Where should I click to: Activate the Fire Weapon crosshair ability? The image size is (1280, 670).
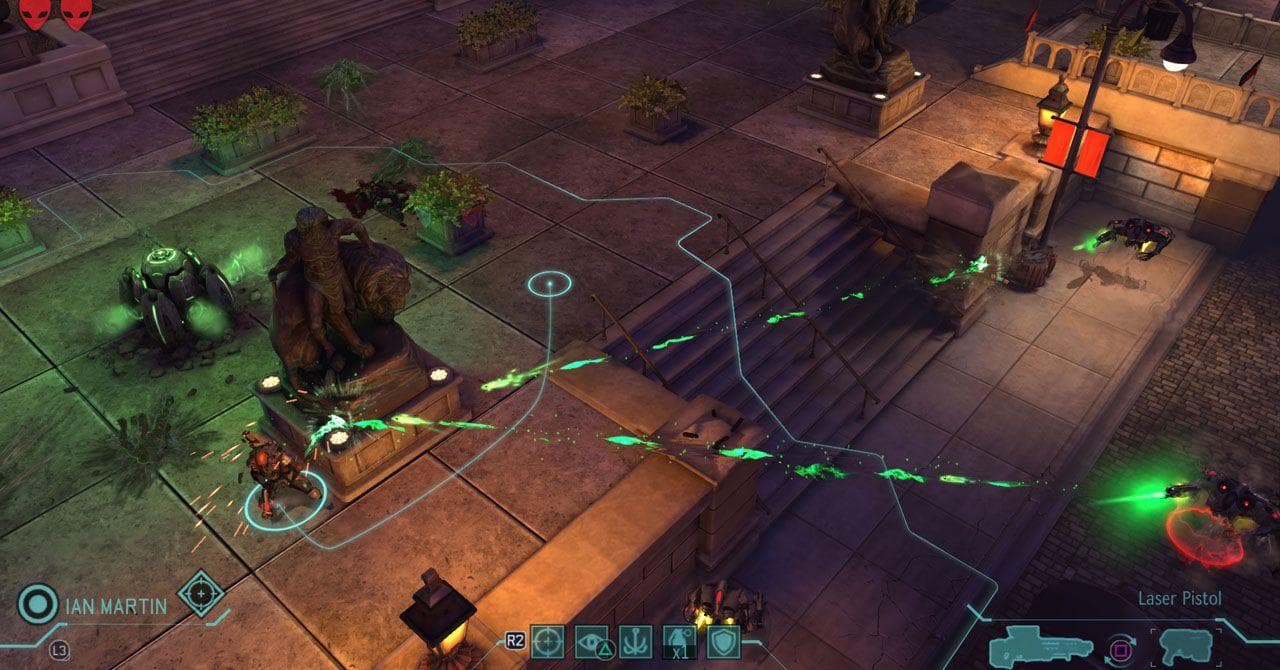[x=547, y=642]
